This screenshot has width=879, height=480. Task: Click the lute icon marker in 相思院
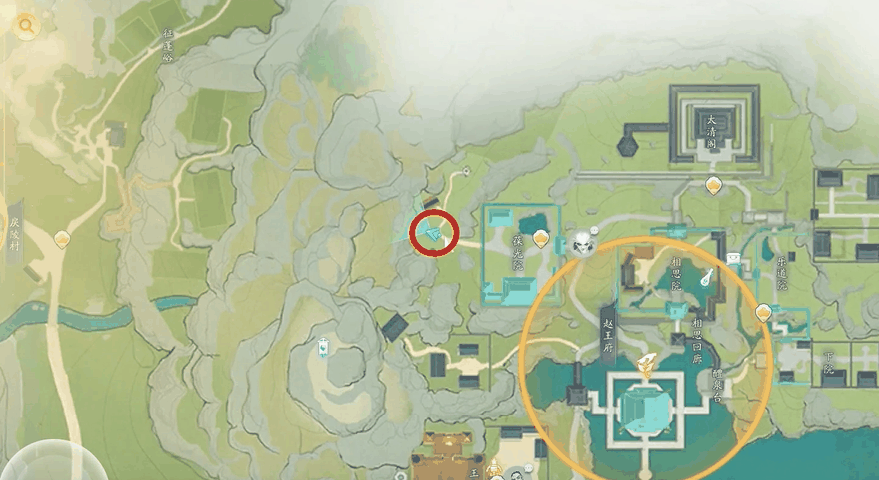pos(707,277)
